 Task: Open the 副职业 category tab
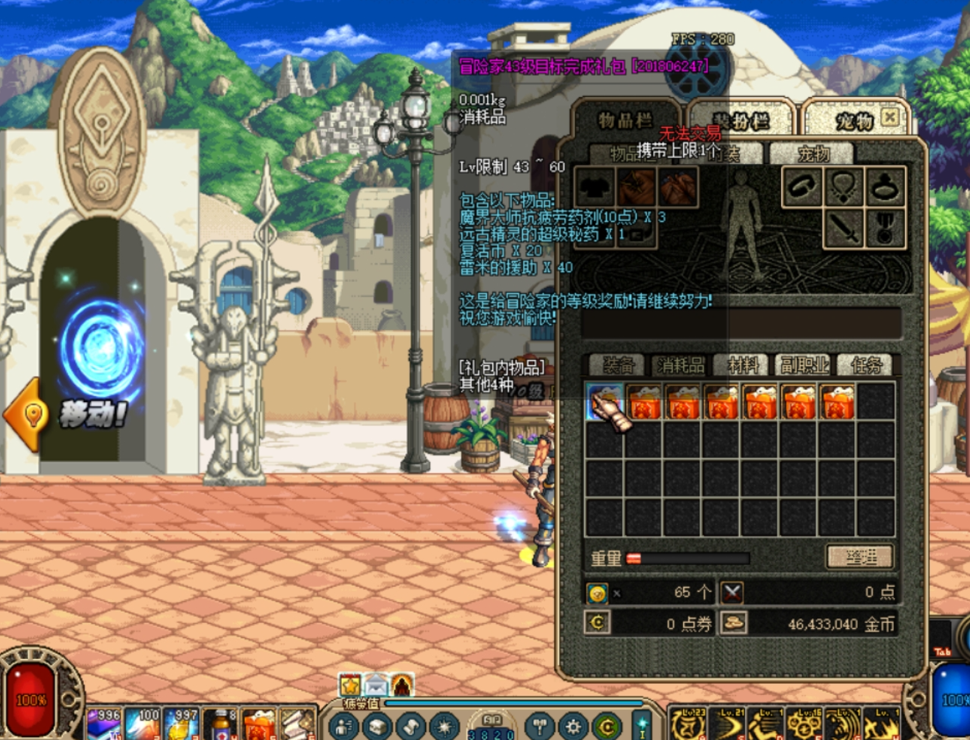804,365
